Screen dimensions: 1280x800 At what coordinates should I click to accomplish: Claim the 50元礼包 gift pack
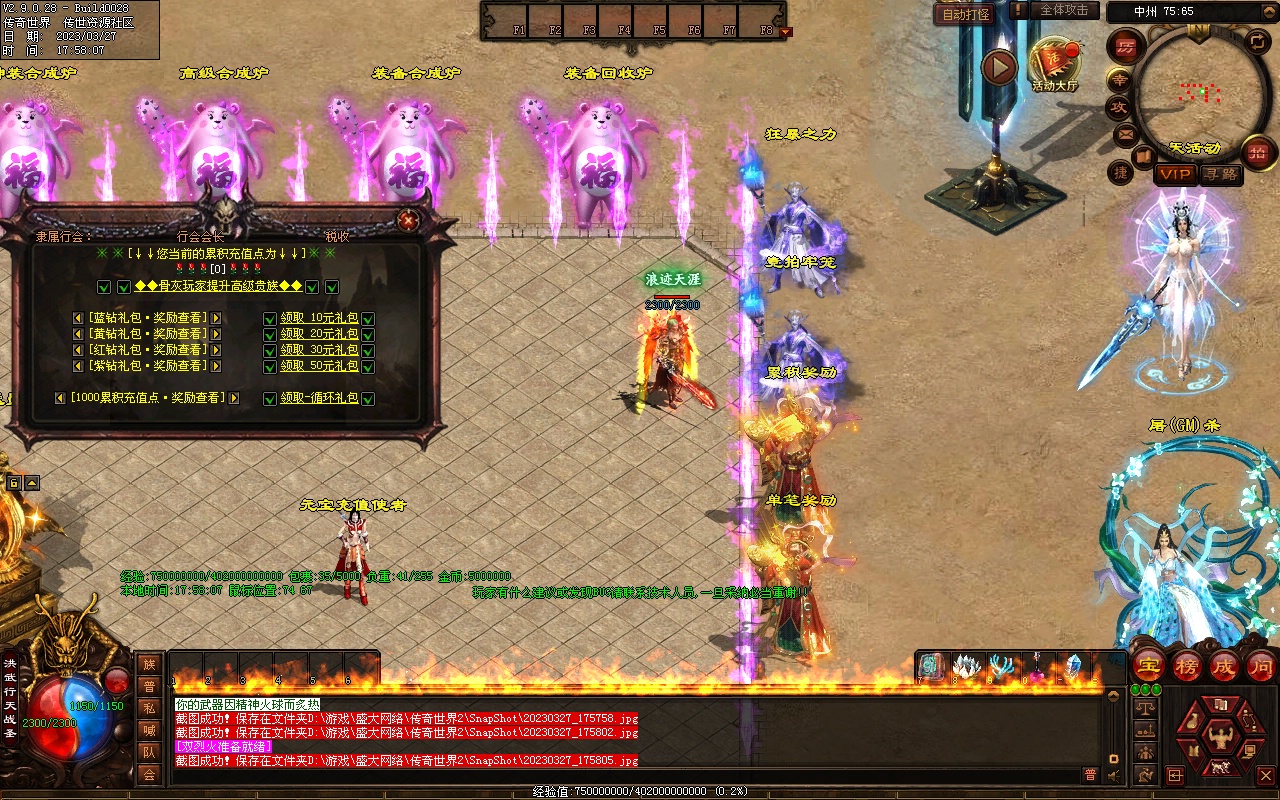[x=319, y=366]
